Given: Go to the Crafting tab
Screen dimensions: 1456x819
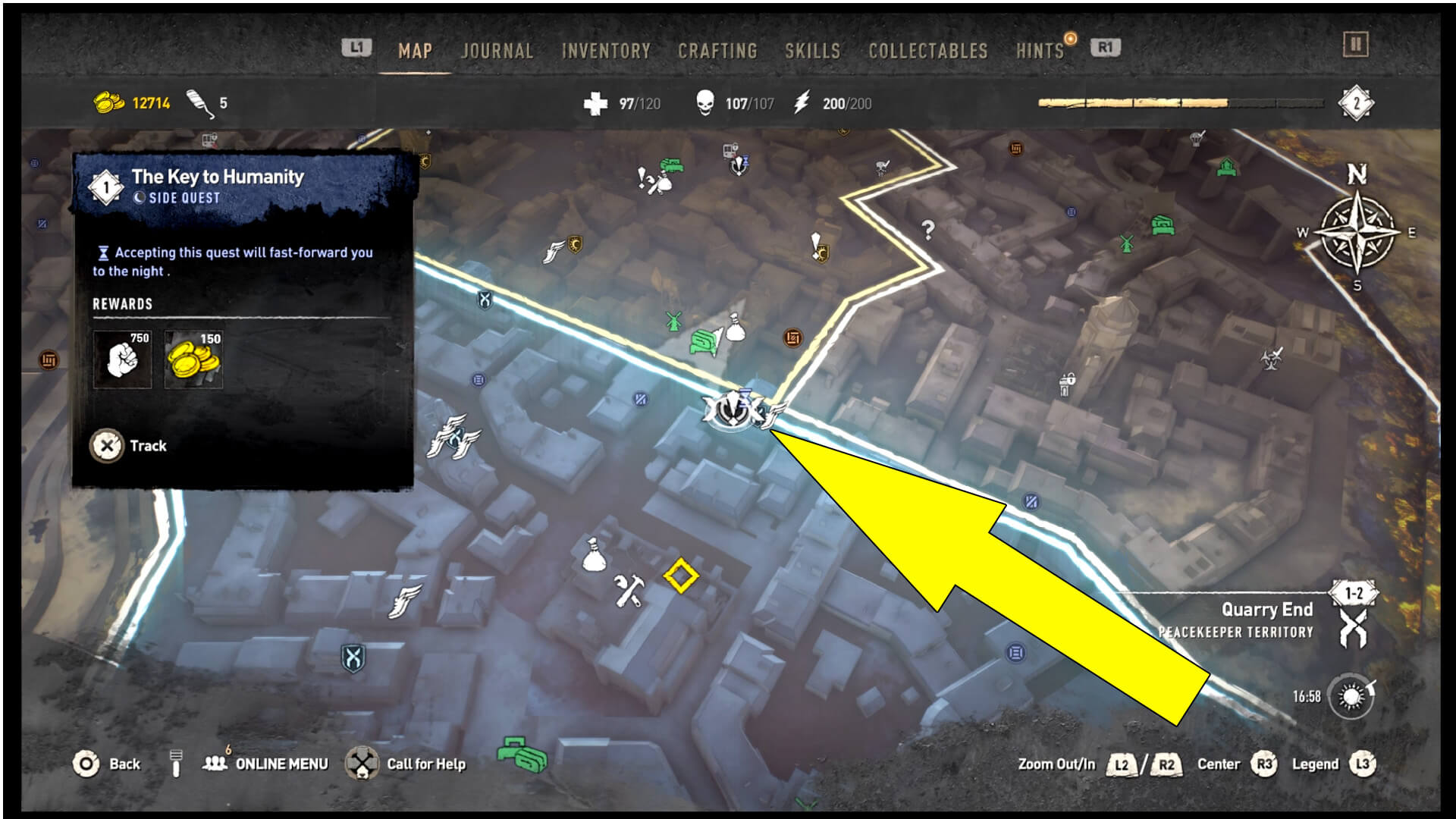Looking at the screenshot, I should tap(717, 51).
